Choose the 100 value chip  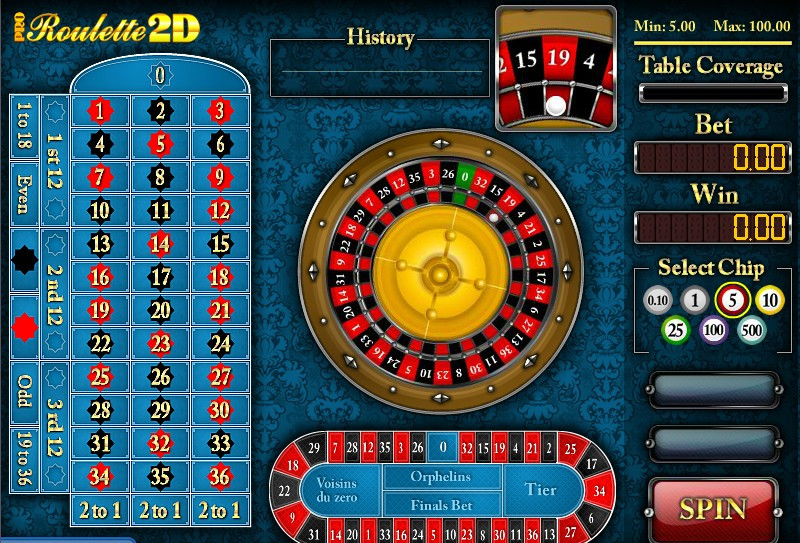coord(713,329)
